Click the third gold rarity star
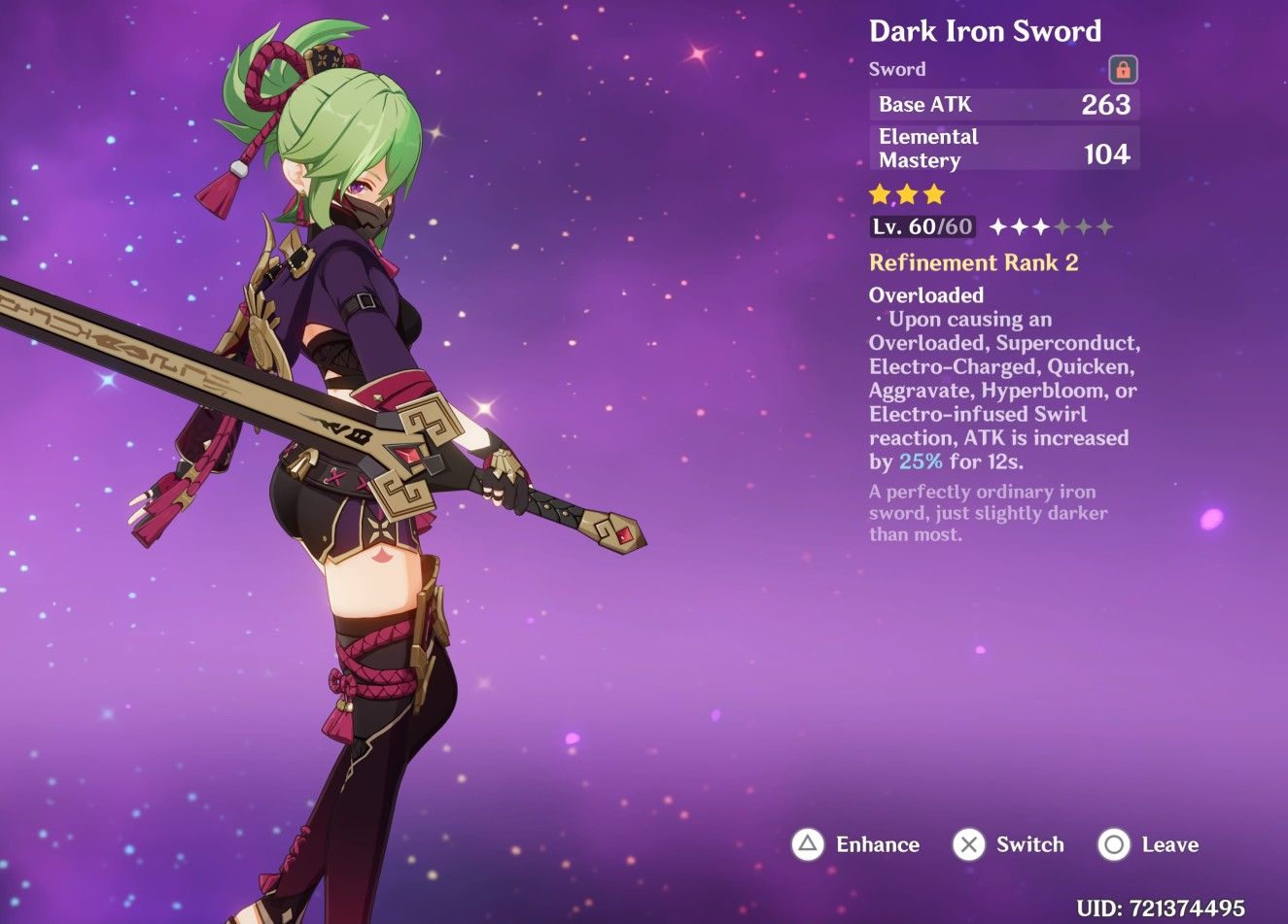Image resolution: width=1288 pixels, height=924 pixels. pyautogui.click(x=933, y=194)
